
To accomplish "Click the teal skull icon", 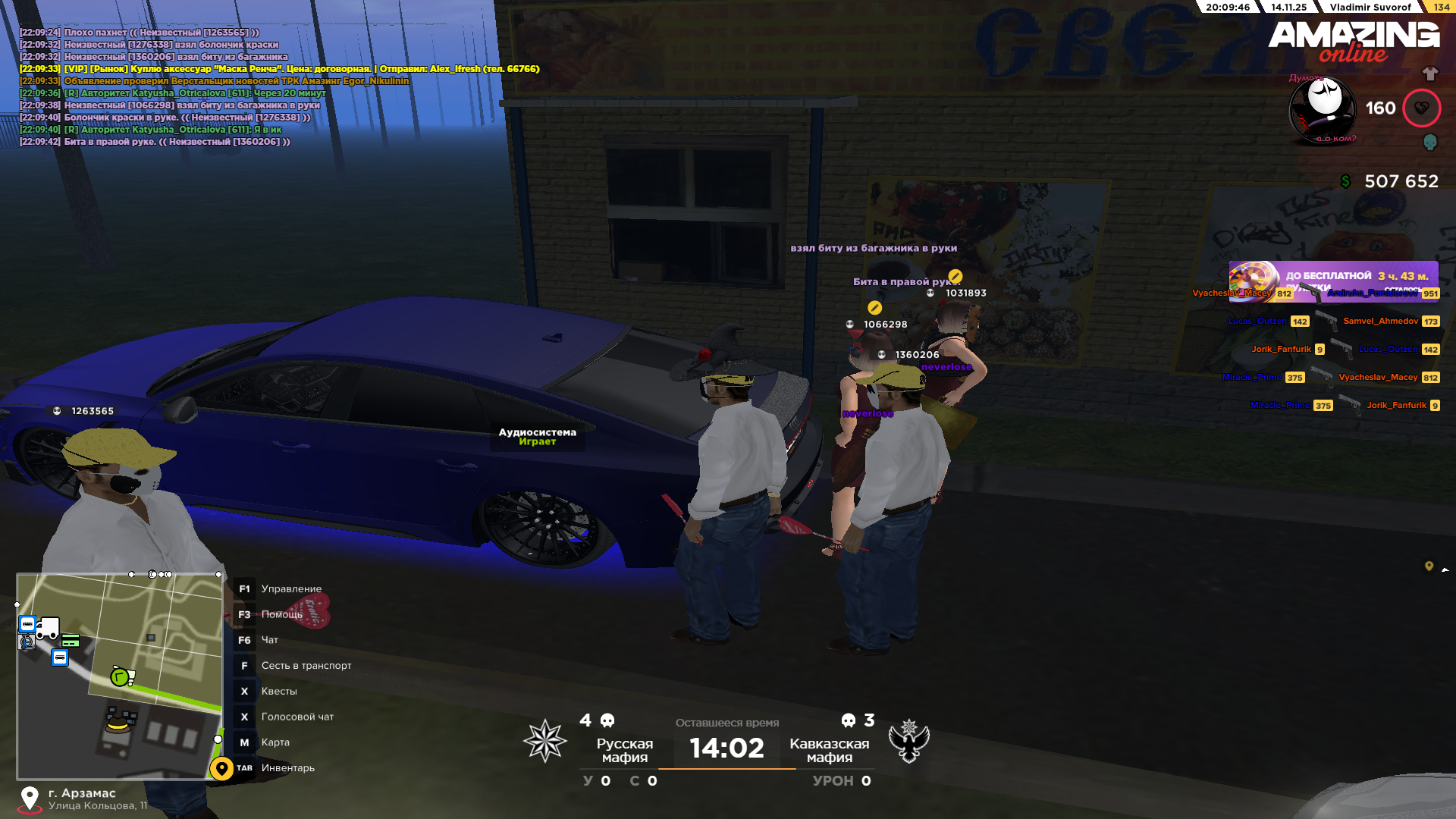I will (1429, 142).
